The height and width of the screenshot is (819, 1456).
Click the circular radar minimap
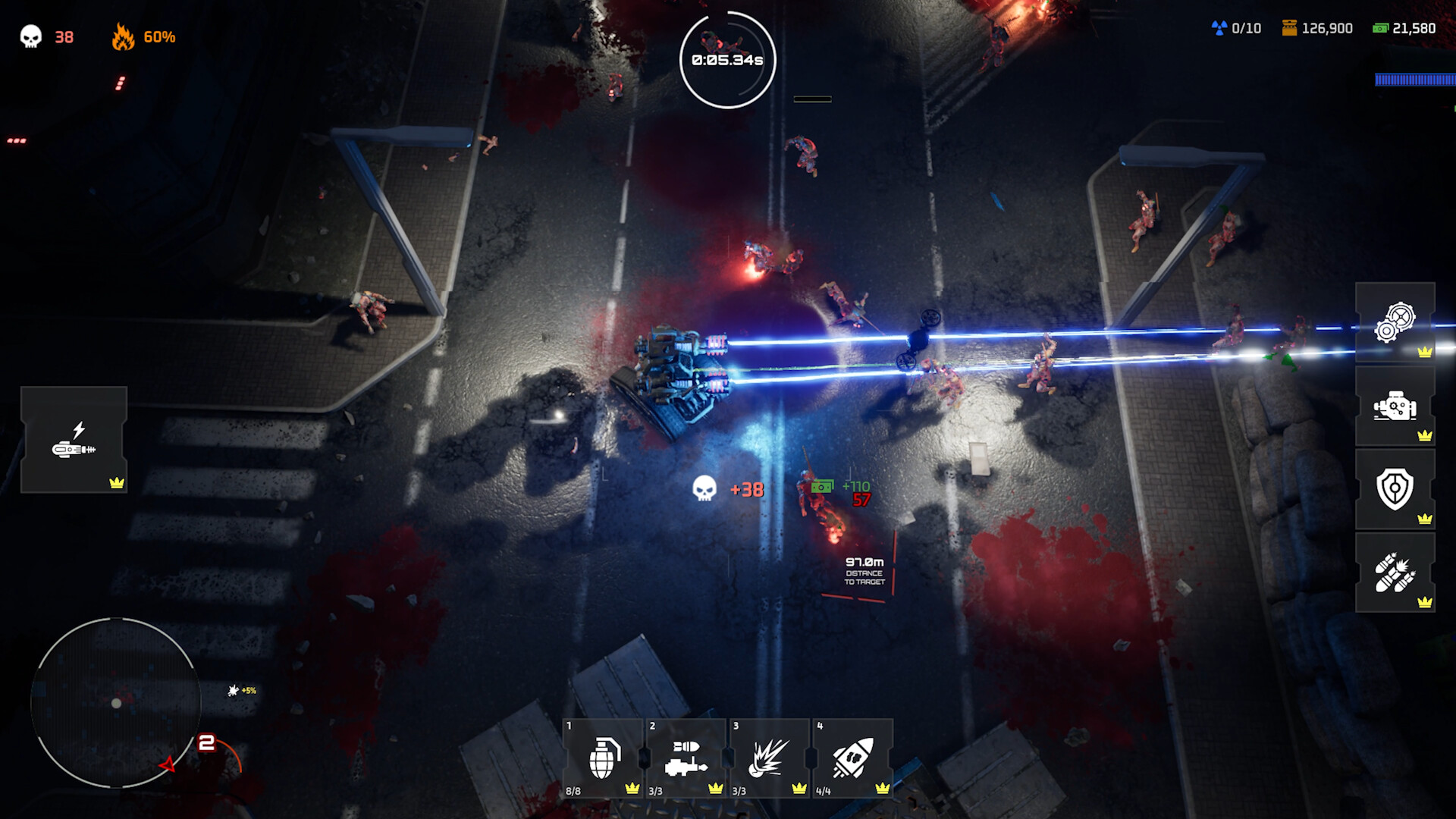click(x=116, y=703)
